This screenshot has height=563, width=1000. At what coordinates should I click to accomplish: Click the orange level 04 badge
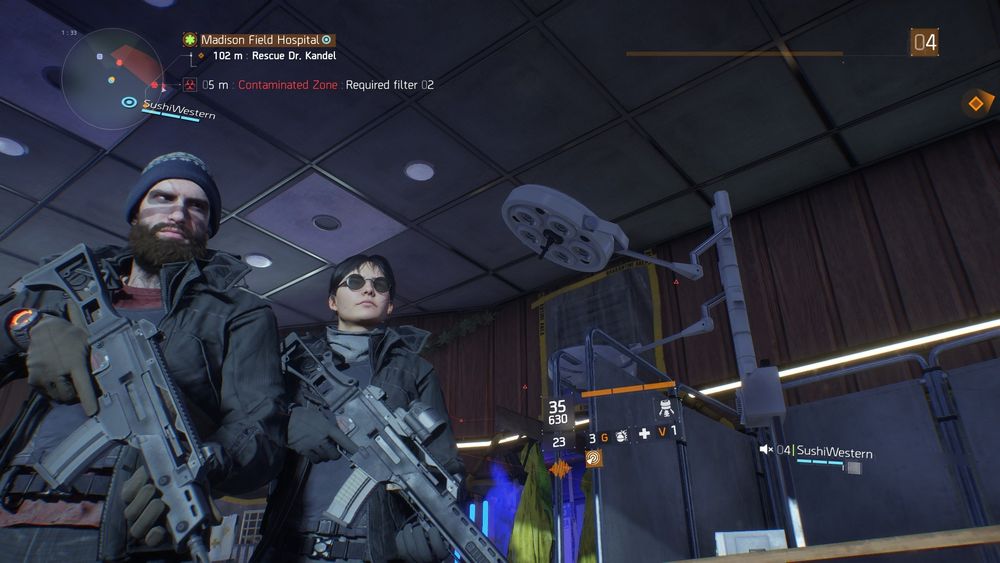[x=923, y=42]
